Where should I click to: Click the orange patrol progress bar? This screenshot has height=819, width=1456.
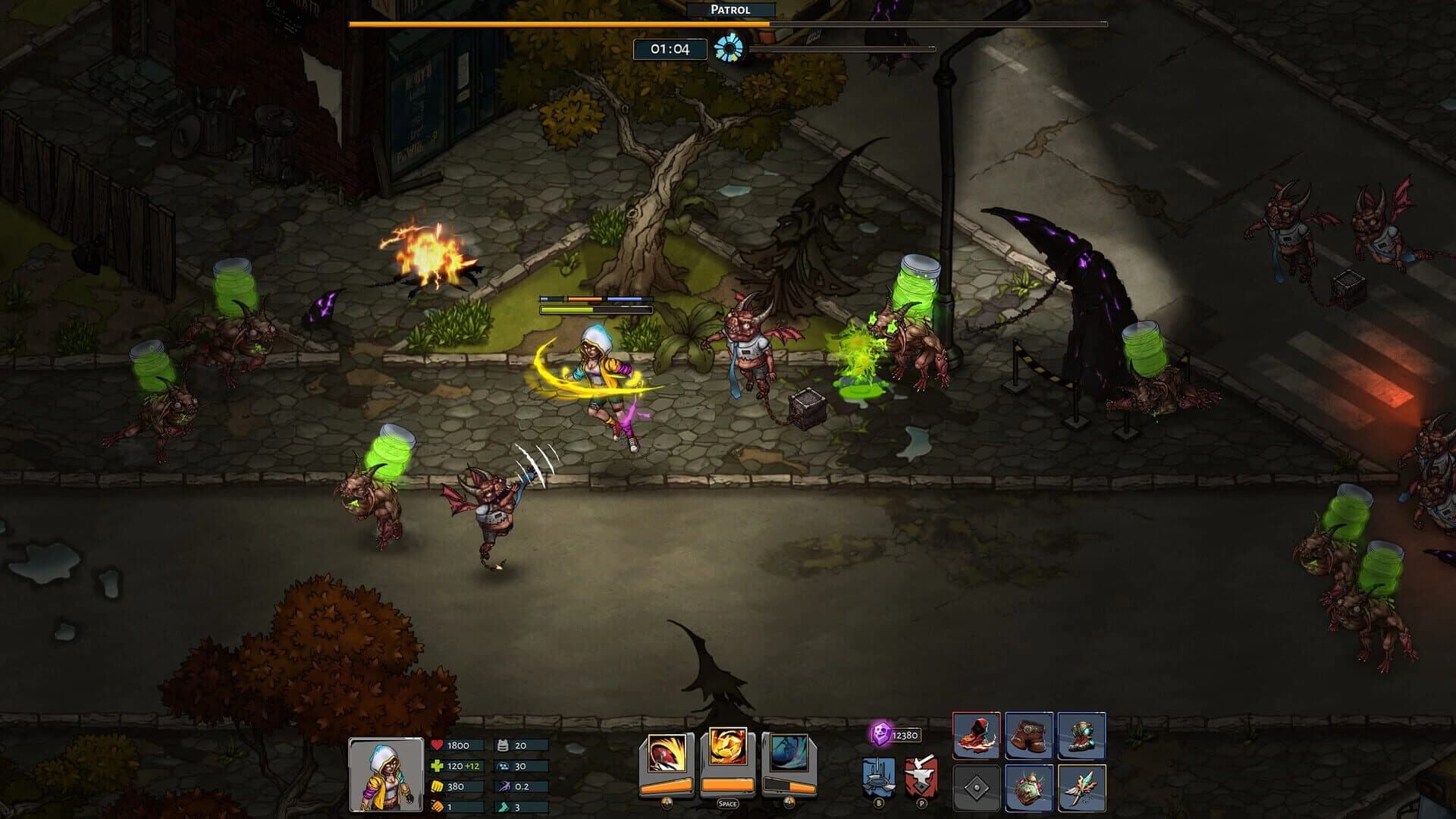(557, 24)
